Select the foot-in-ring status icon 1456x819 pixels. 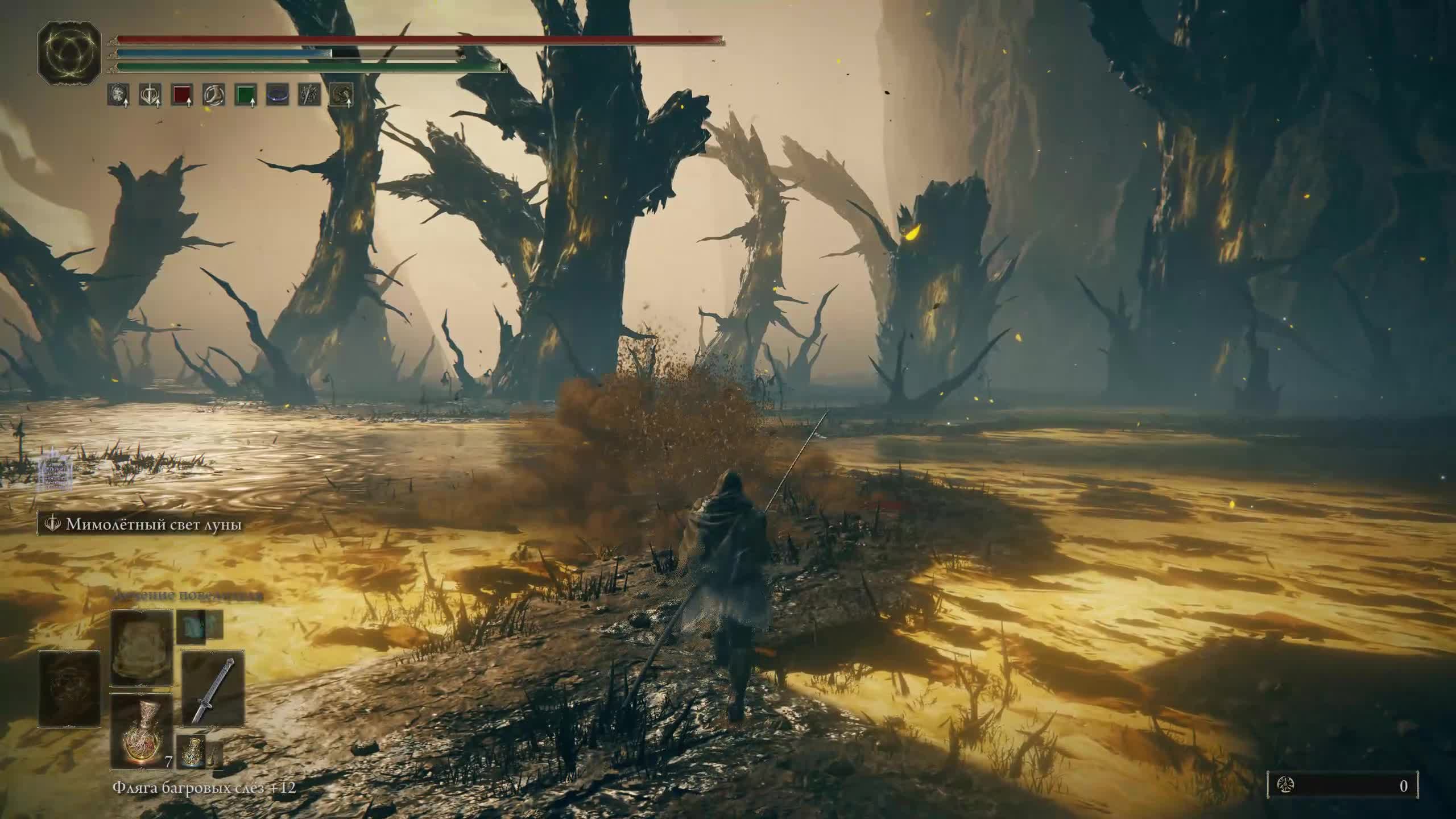(x=214, y=94)
